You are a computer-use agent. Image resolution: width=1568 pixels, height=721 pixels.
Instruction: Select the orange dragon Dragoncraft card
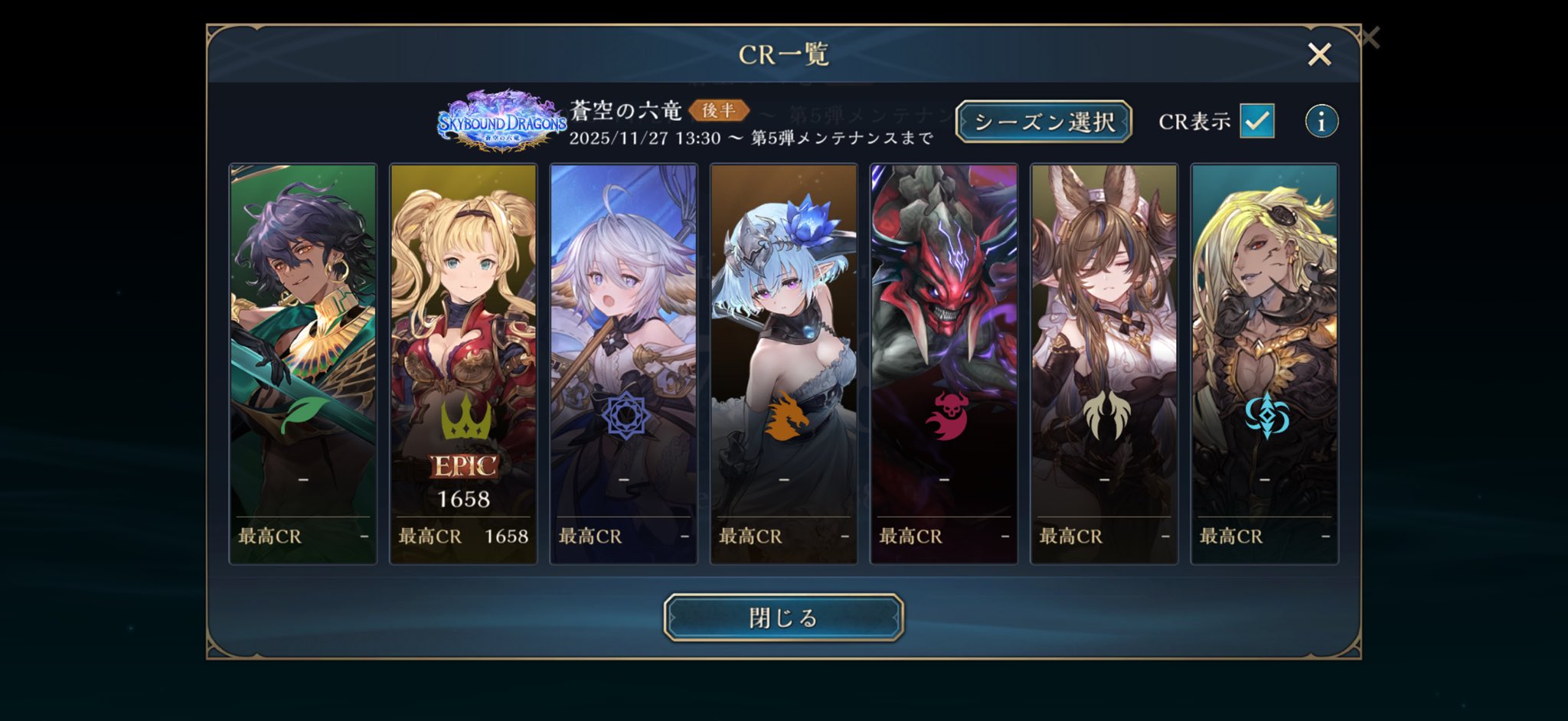[783, 364]
